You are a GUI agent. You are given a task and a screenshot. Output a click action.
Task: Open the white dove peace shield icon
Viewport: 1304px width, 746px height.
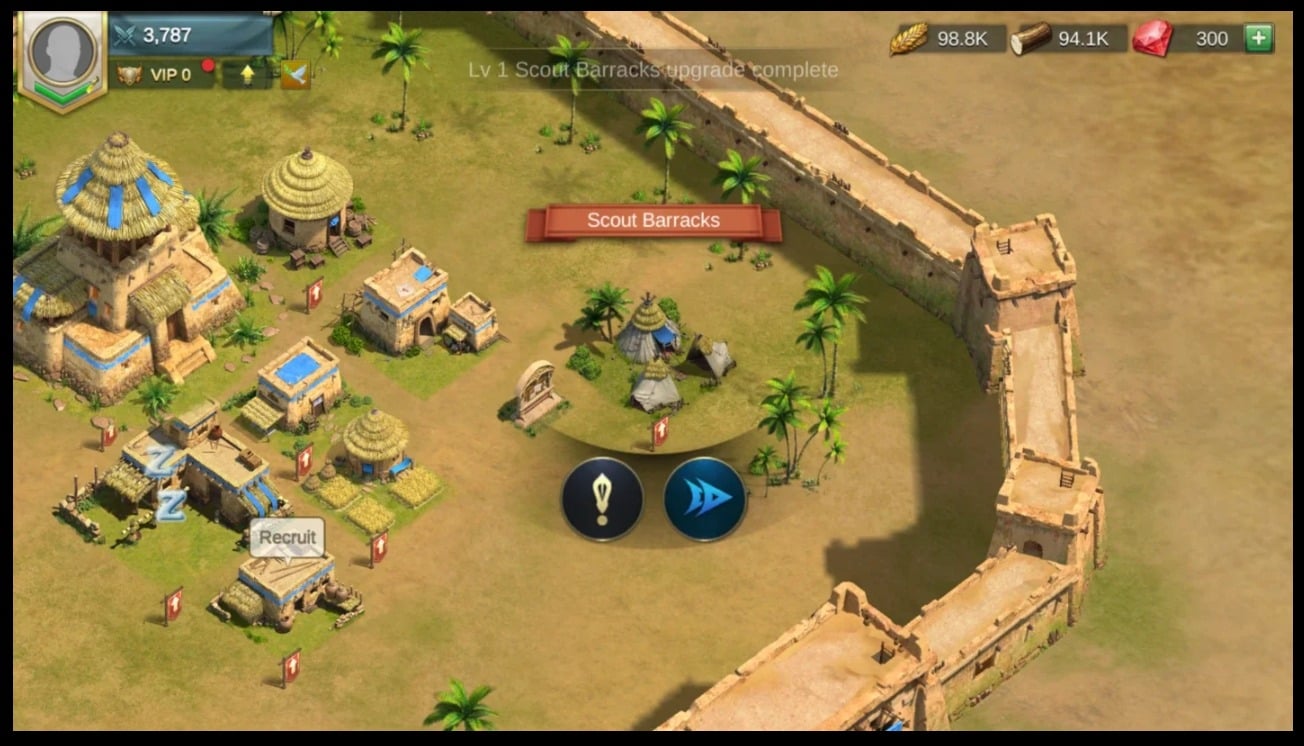[x=295, y=75]
